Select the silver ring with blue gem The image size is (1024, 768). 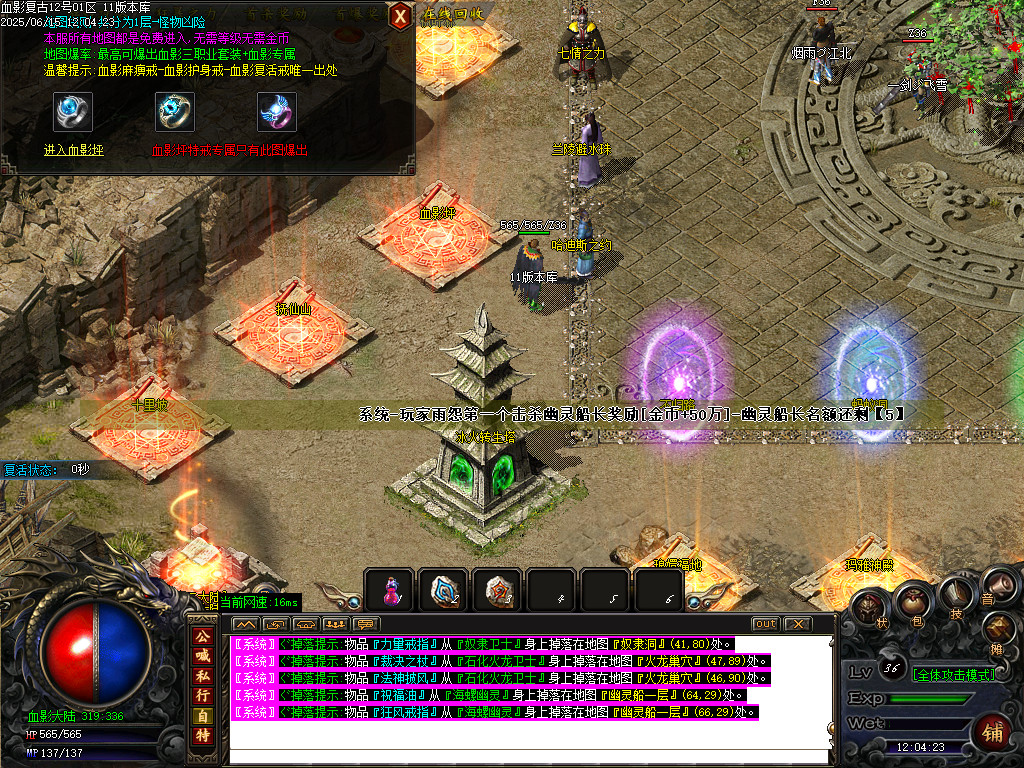pyautogui.click(x=73, y=112)
